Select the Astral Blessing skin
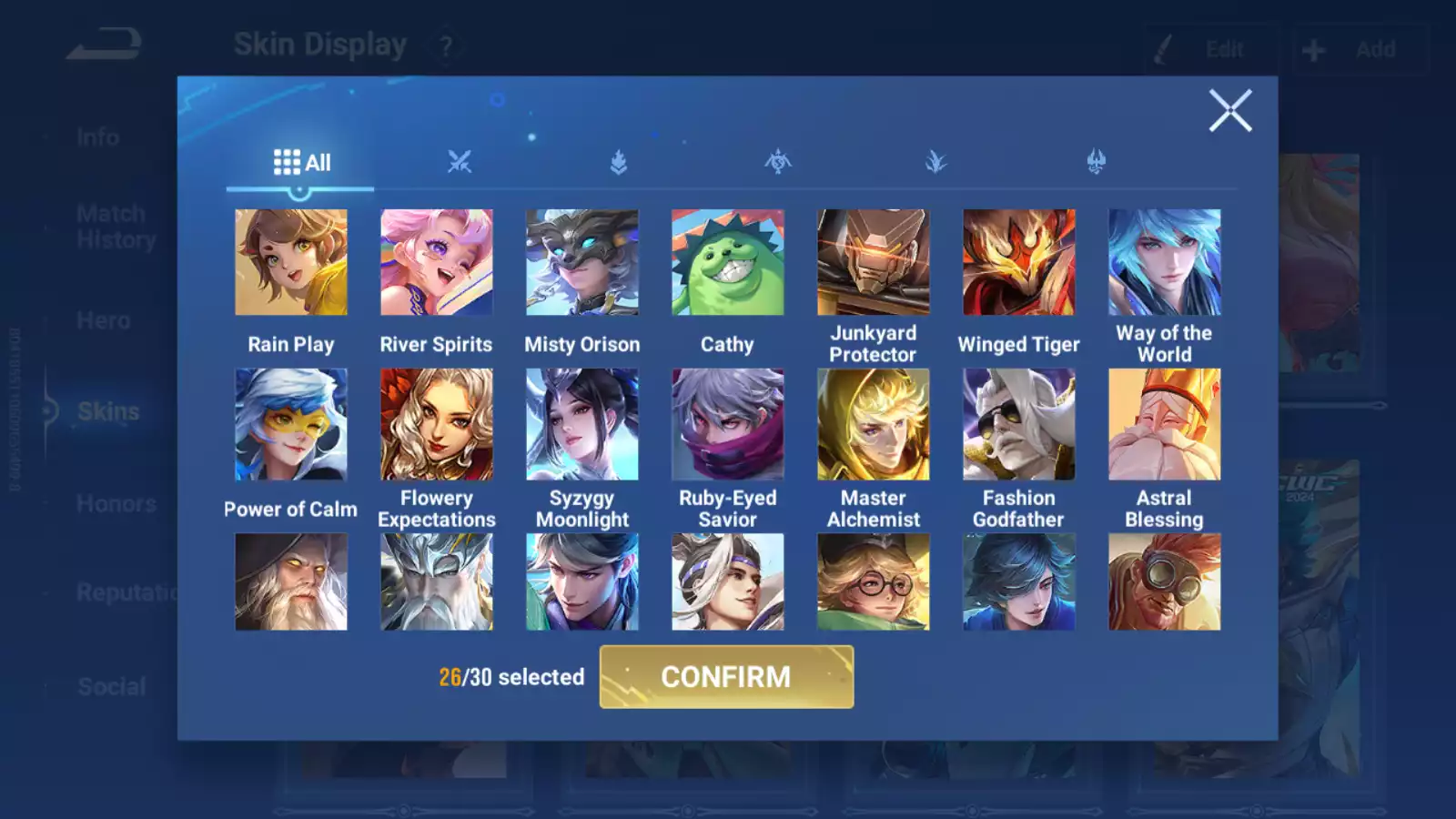The height and width of the screenshot is (819, 1456). [x=1164, y=424]
